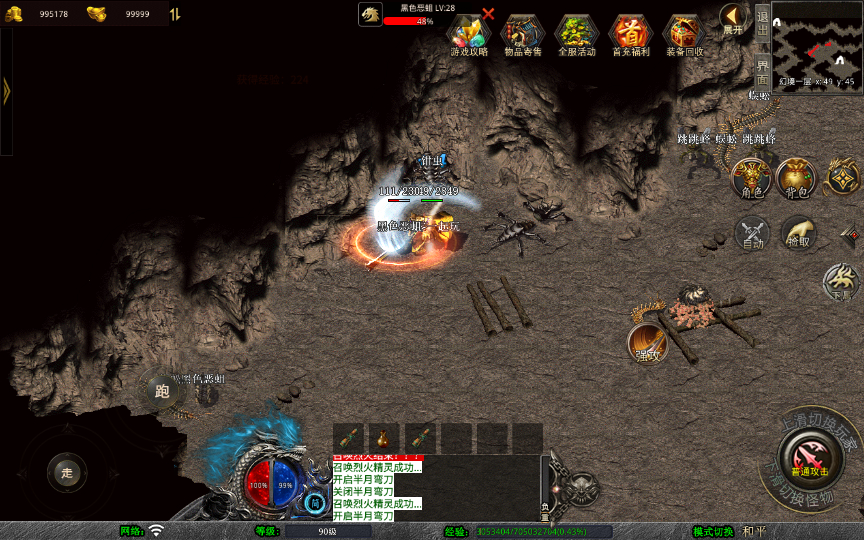Open the 全服活动 server events
The height and width of the screenshot is (540, 864).
point(576,33)
